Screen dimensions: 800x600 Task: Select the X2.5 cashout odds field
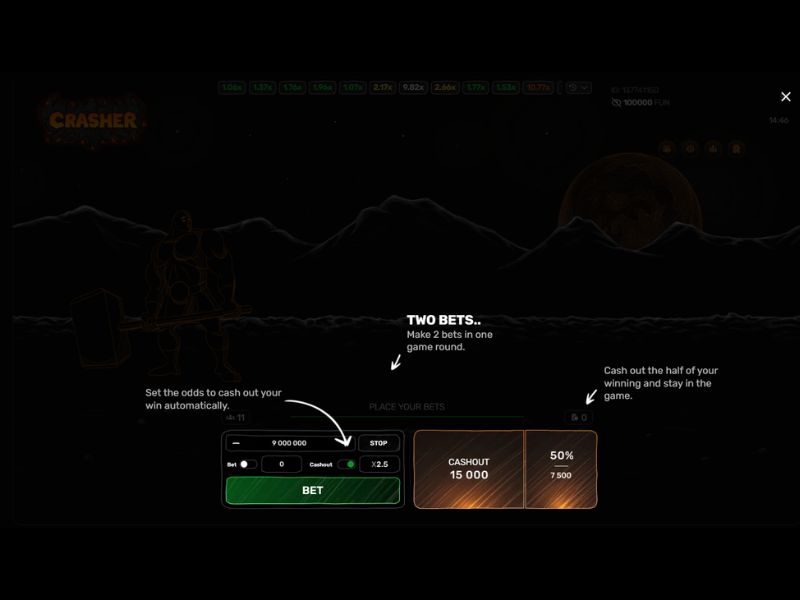point(379,465)
